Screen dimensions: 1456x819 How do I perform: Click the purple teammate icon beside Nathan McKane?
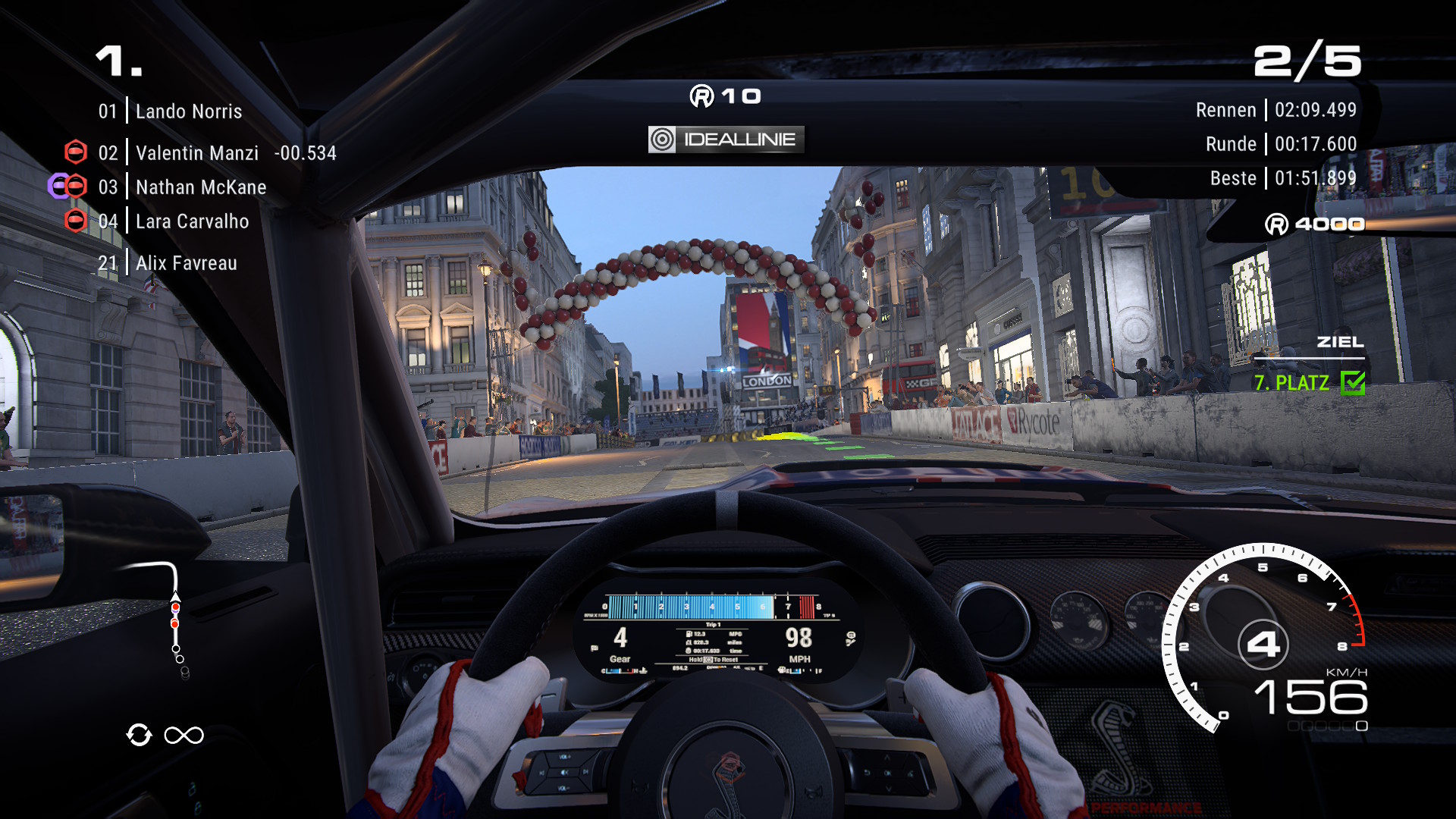pyautogui.click(x=57, y=187)
